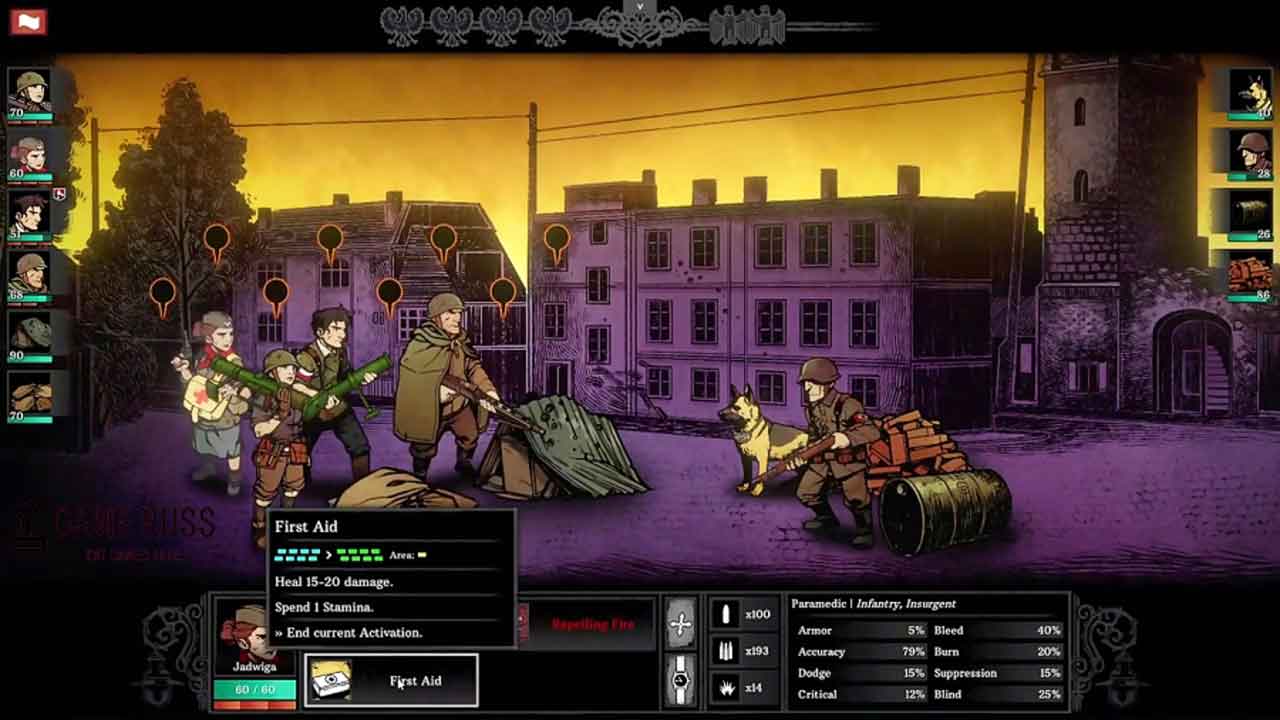
Task: Select the red-haired paramedic portrait with 60 HP
Action: coord(30,156)
